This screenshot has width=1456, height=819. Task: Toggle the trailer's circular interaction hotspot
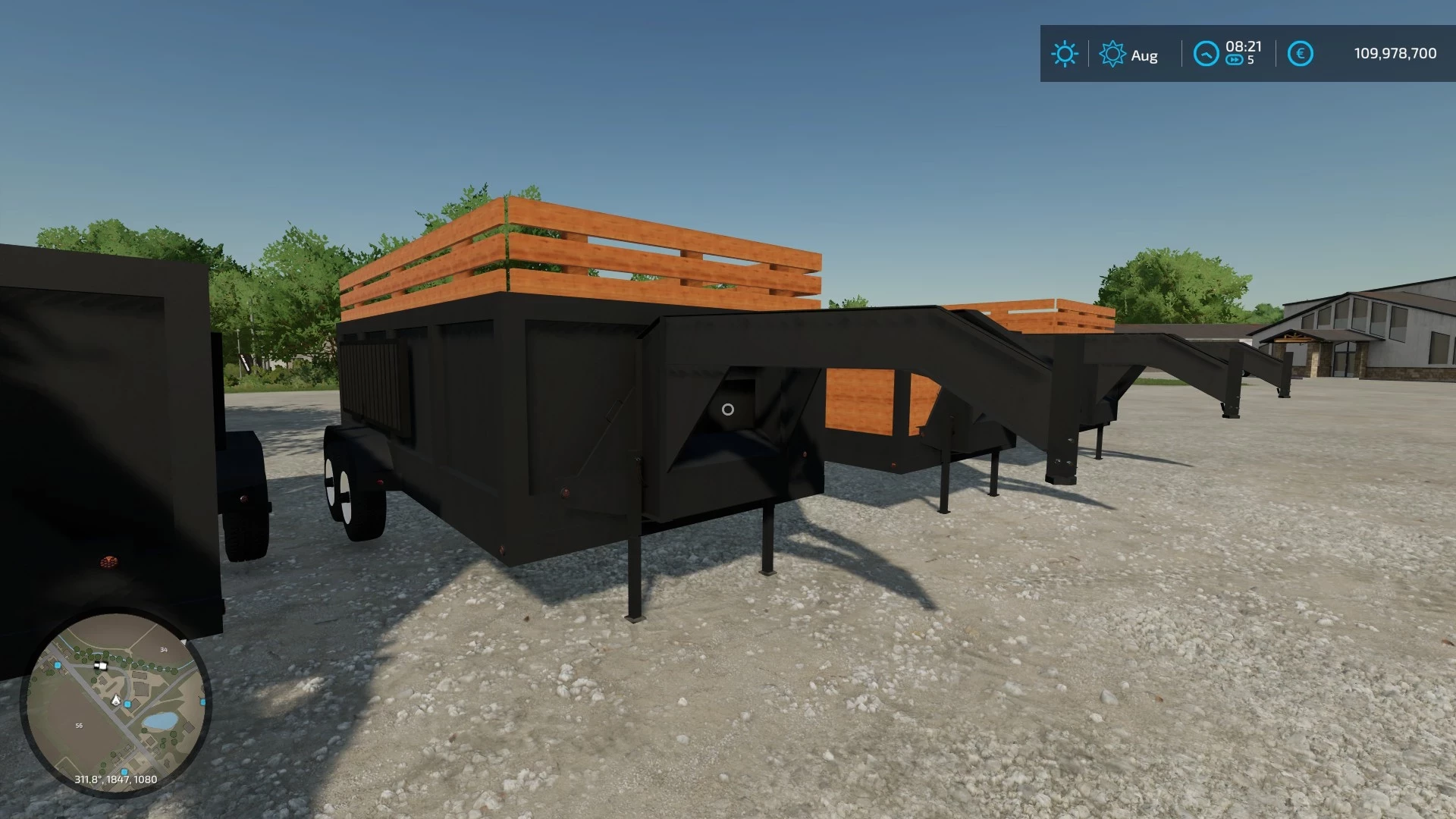729,409
